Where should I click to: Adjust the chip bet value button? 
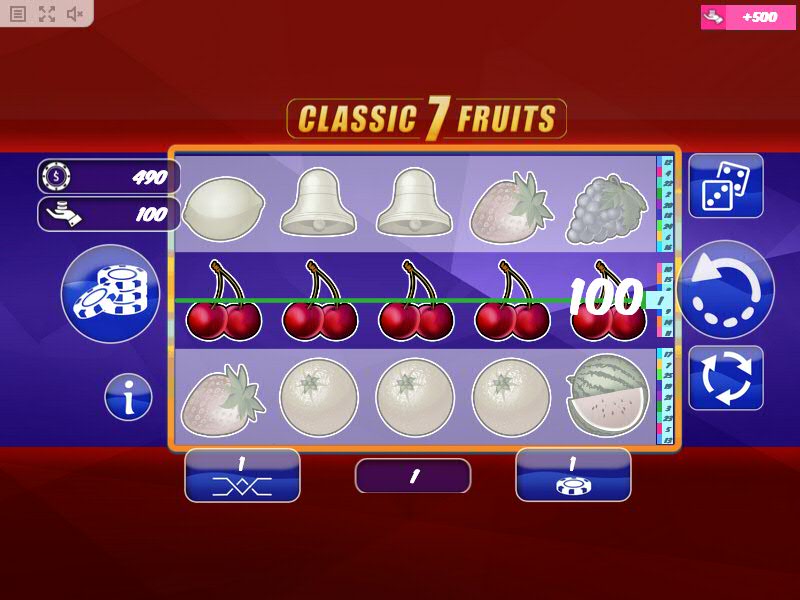[x=573, y=475]
